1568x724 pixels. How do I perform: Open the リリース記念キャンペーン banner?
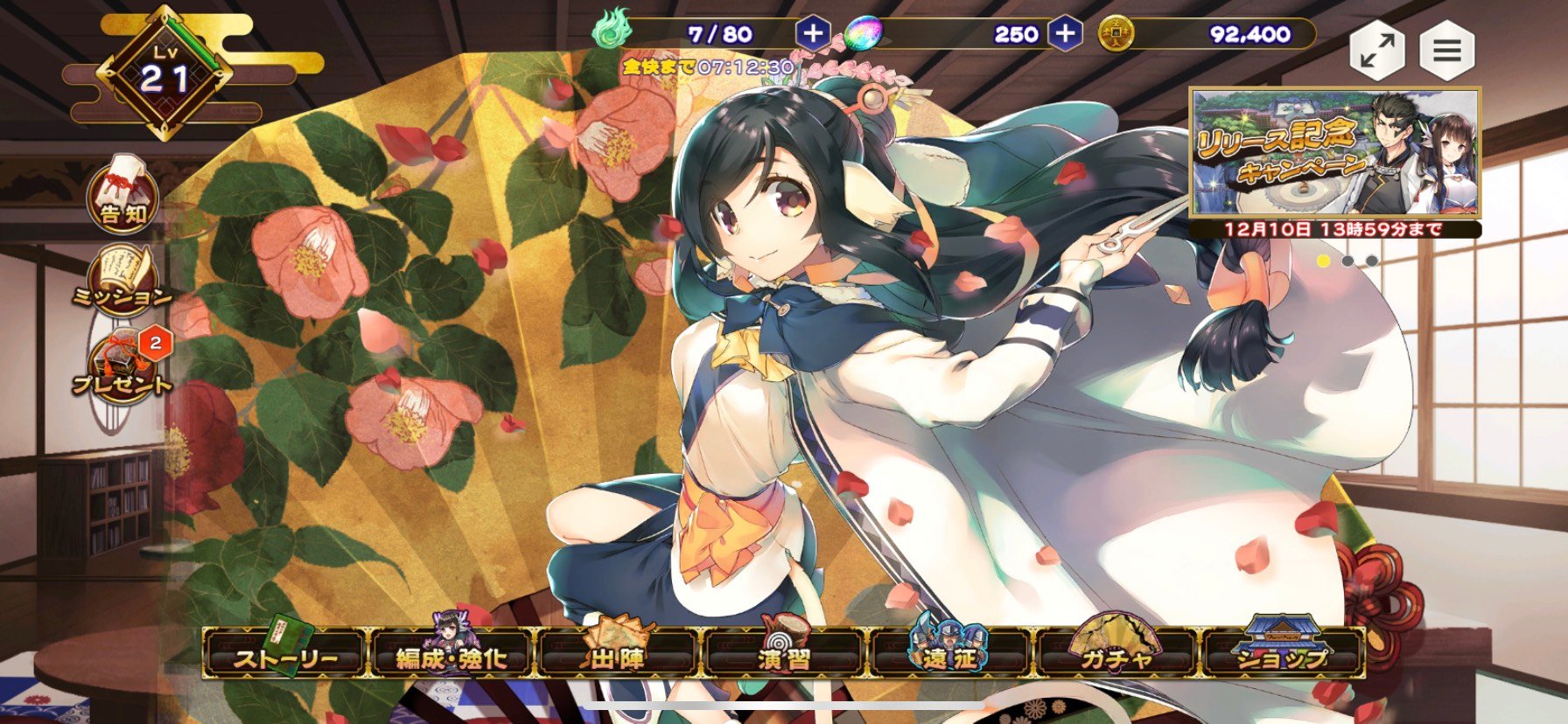(1334, 154)
